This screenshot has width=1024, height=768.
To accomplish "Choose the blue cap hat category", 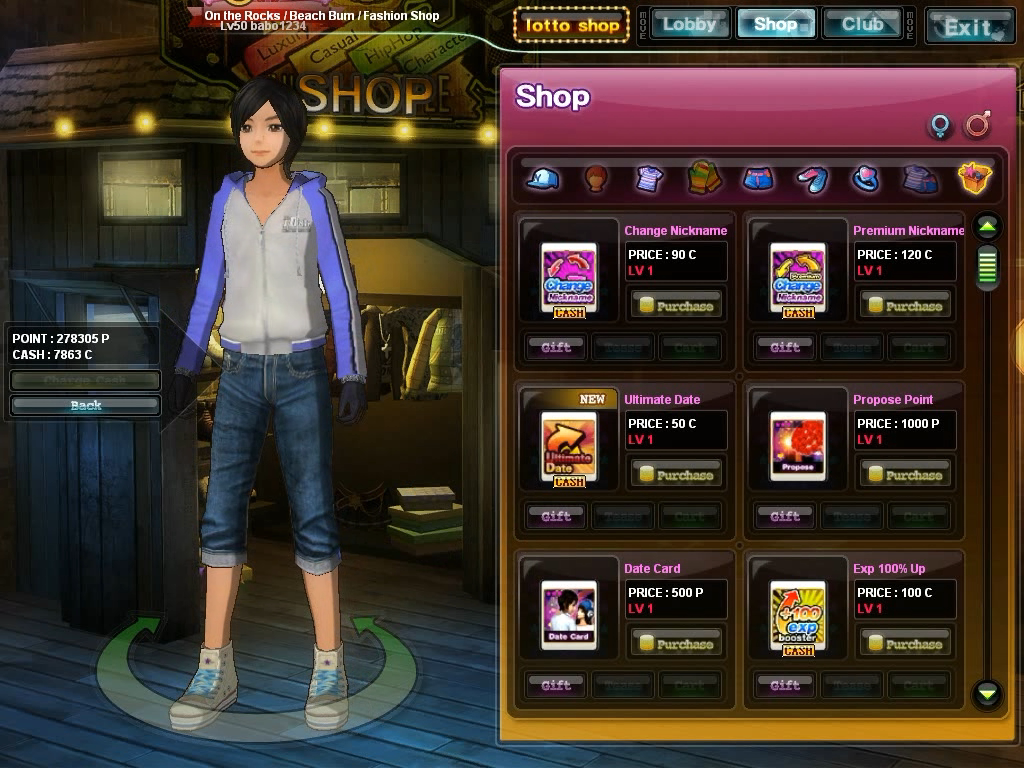I will click(543, 179).
